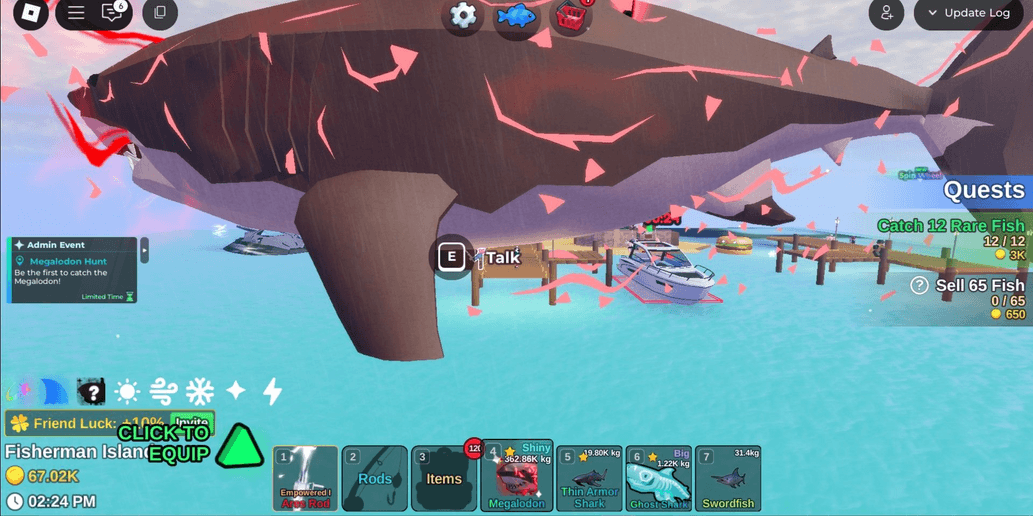Open the Roblox chat with unread messages
Image resolution: width=1033 pixels, height=516 pixels.
pyautogui.click(x=113, y=14)
